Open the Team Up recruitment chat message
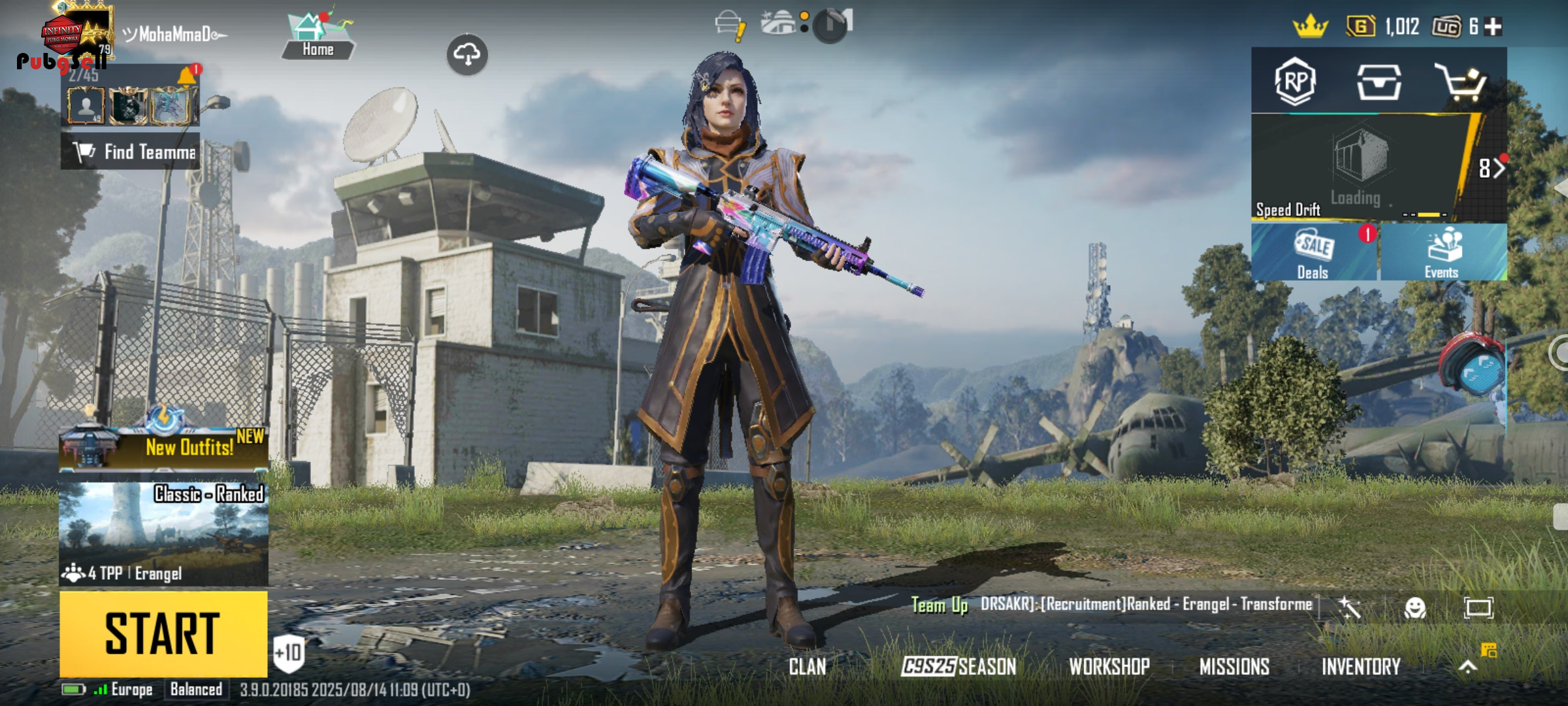Image resolution: width=1568 pixels, height=706 pixels. click(x=1111, y=605)
